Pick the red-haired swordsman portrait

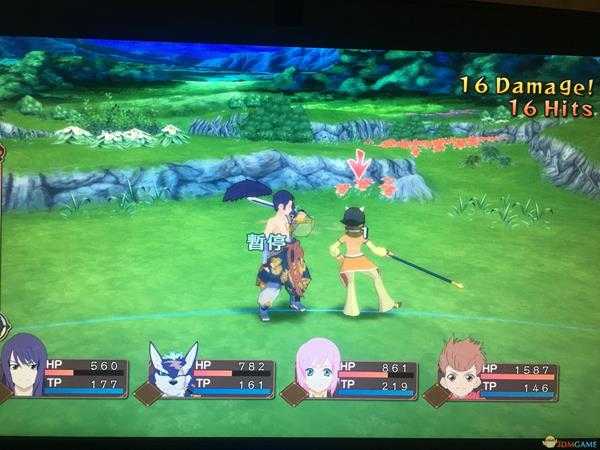tap(460, 368)
